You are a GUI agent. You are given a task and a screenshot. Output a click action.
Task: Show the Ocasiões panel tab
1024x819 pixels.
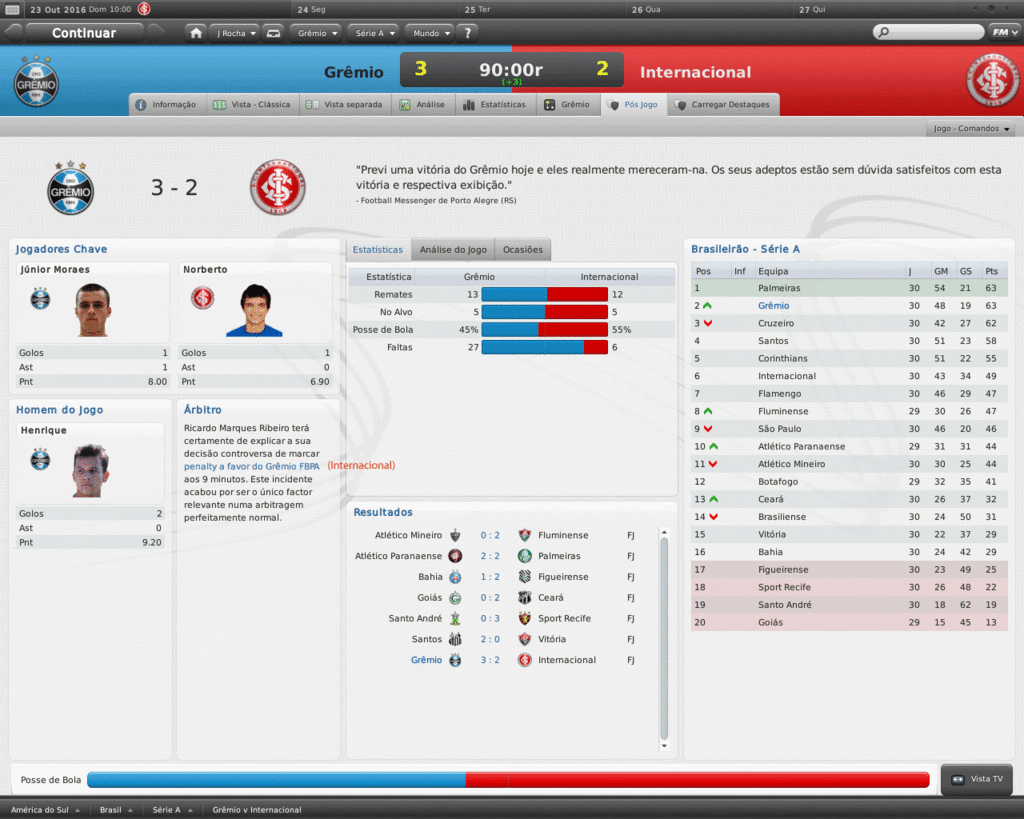click(523, 250)
